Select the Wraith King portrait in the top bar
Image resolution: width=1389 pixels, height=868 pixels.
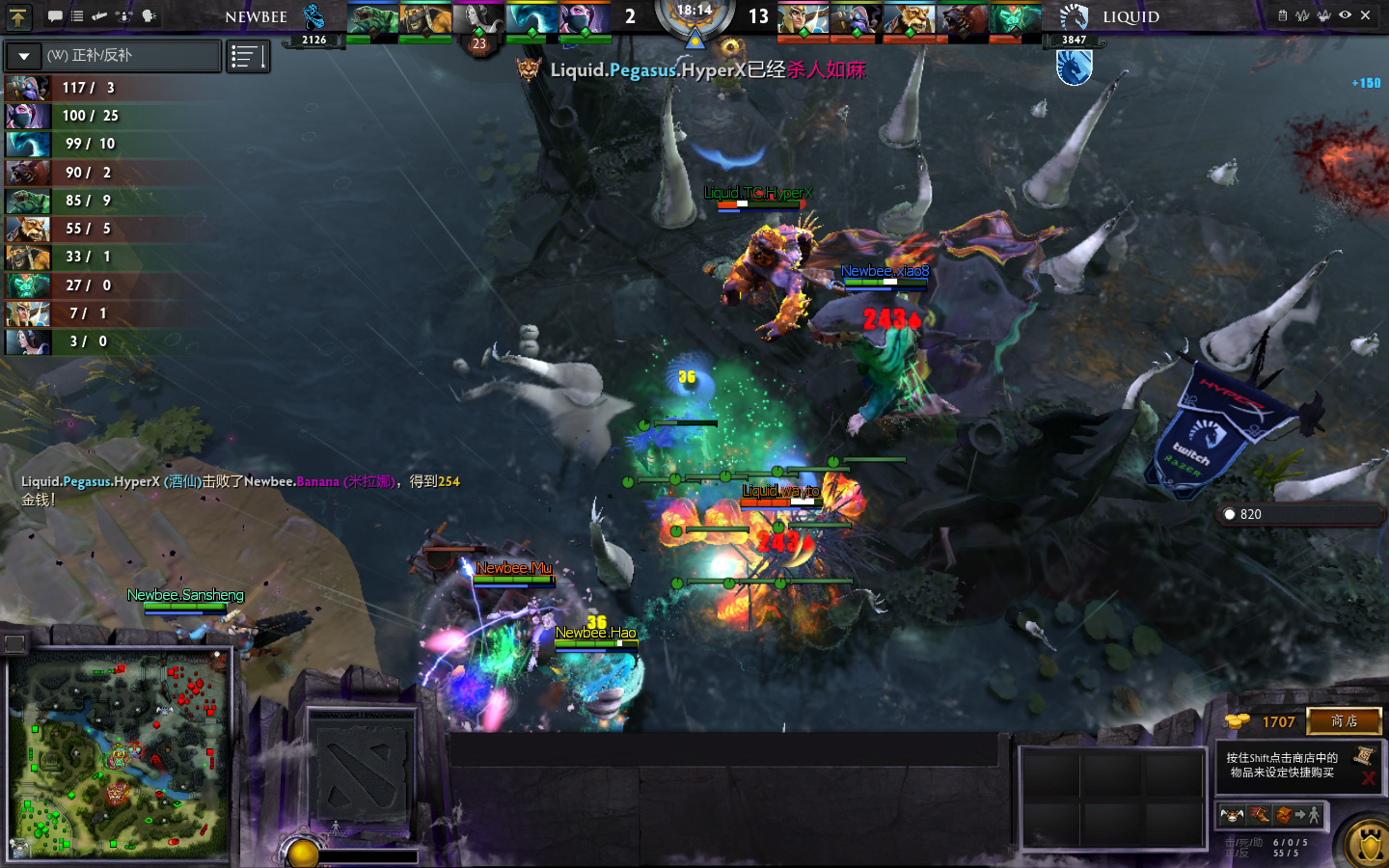click(1015, 19)
